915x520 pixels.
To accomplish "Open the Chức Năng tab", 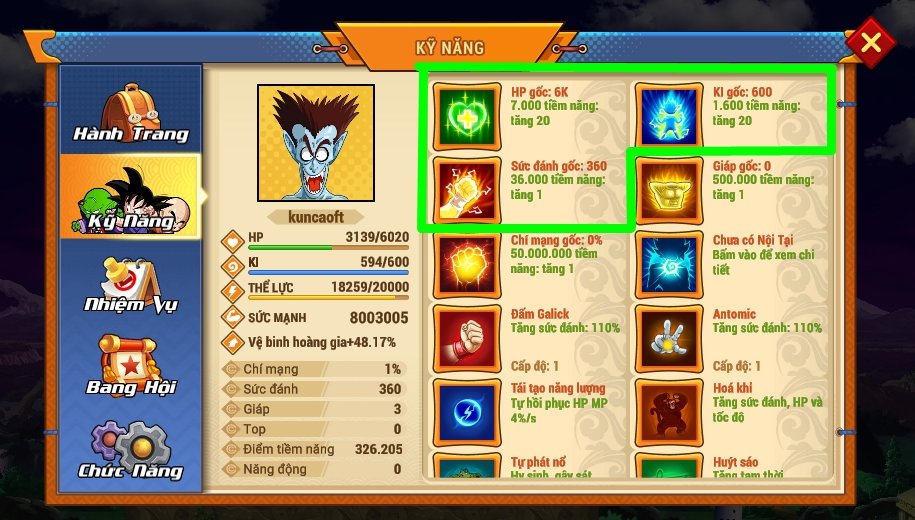I will (130, 451).
